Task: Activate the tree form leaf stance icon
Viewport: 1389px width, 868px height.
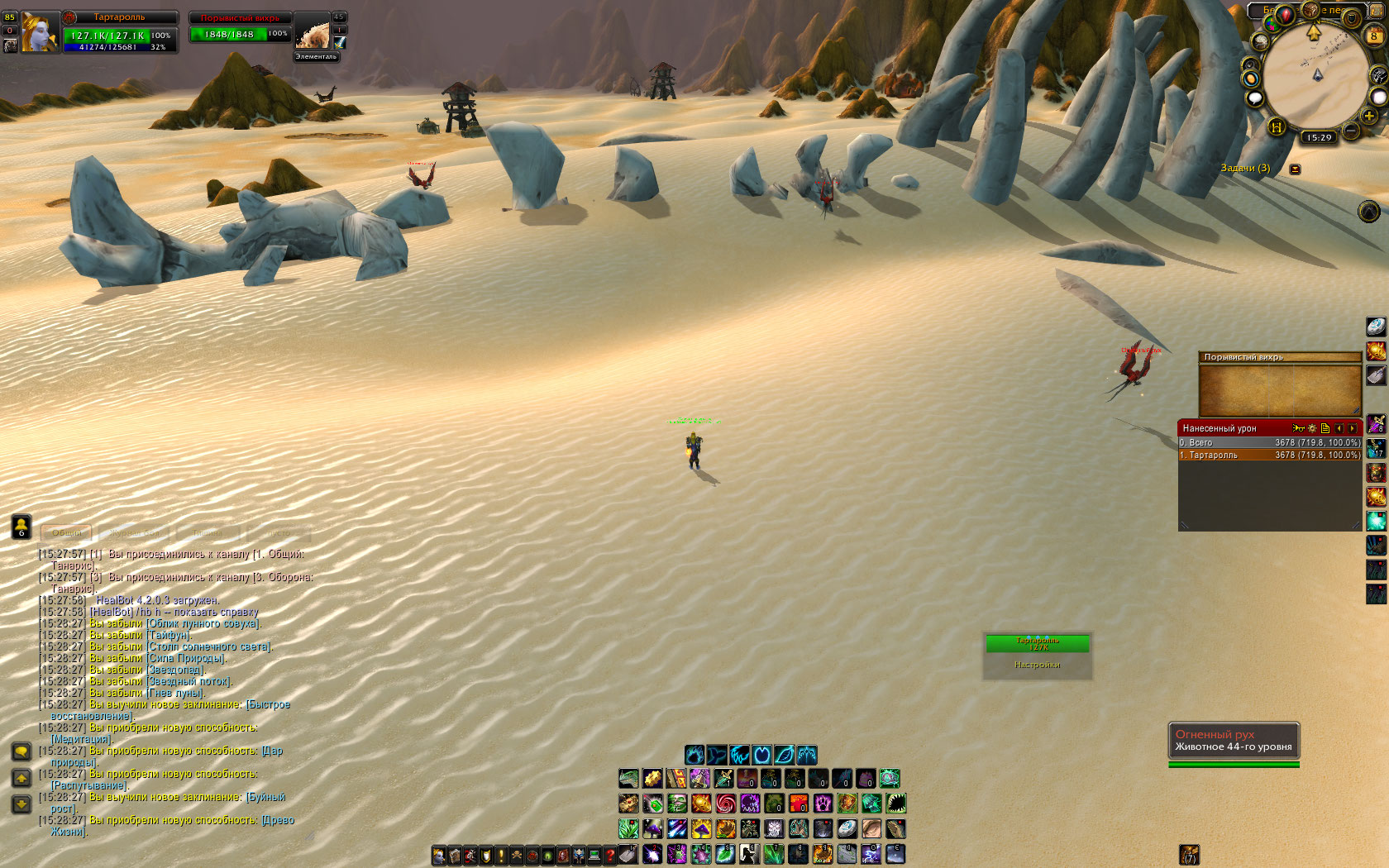Action: pos(784,754)
